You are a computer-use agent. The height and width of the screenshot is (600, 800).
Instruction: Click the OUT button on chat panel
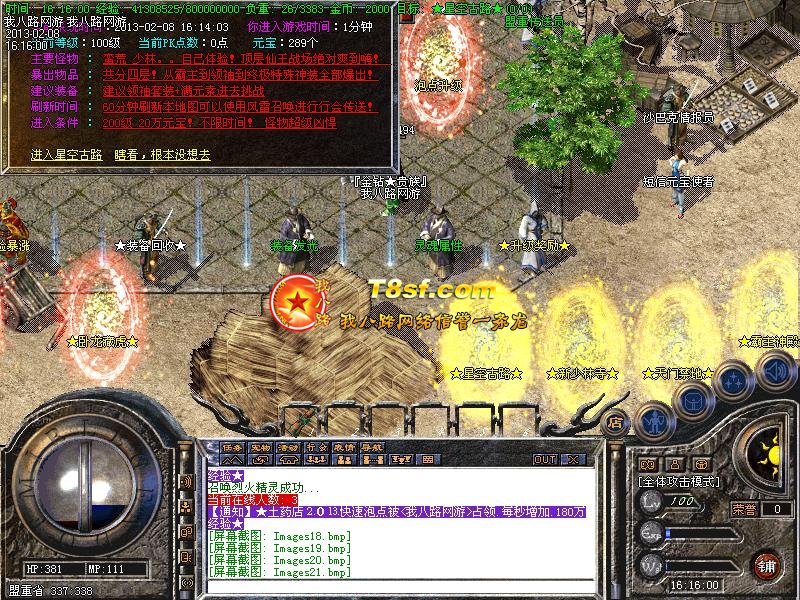545,460
